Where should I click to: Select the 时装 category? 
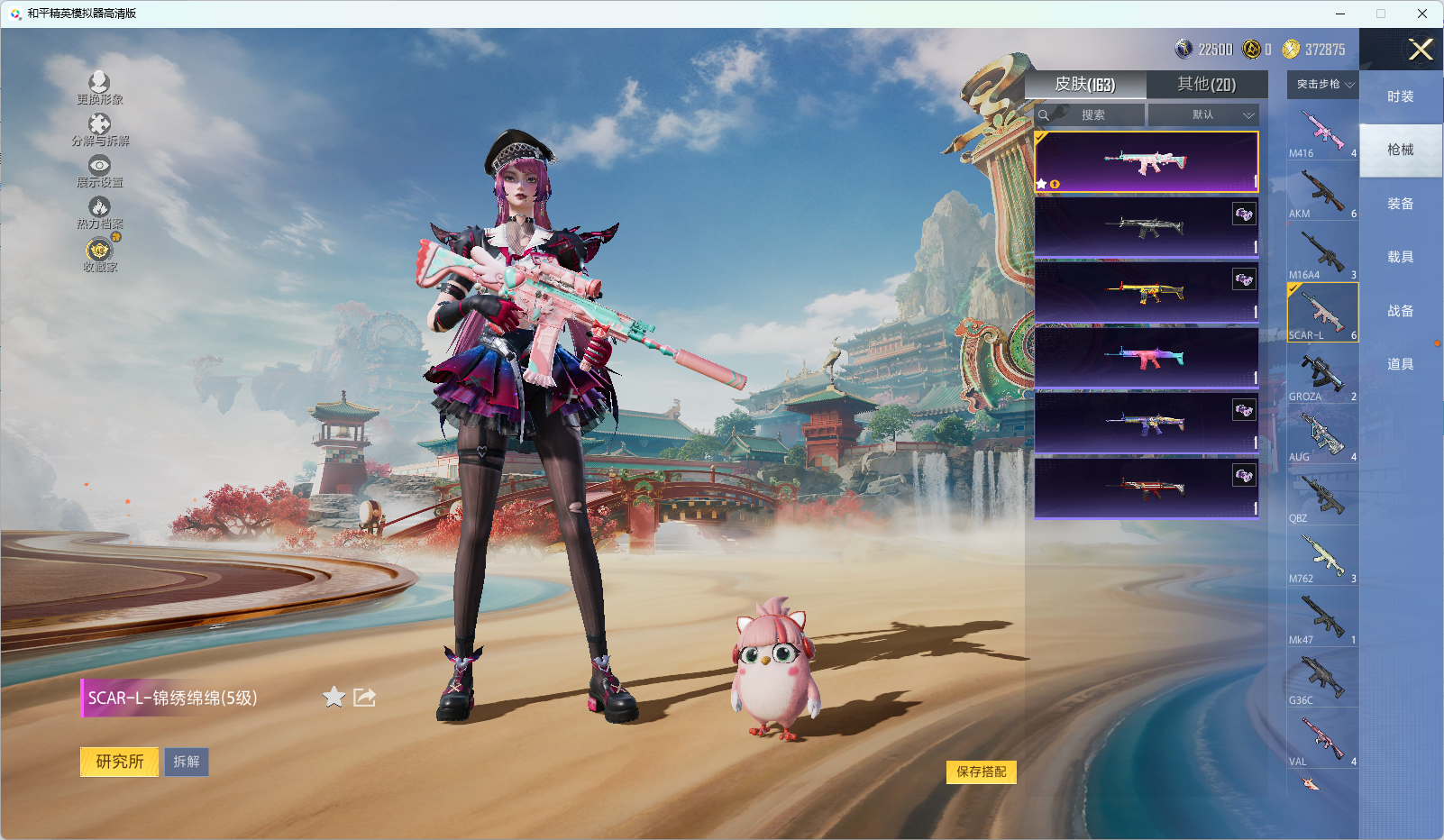pyautogui.click(x=1400, y=96)
